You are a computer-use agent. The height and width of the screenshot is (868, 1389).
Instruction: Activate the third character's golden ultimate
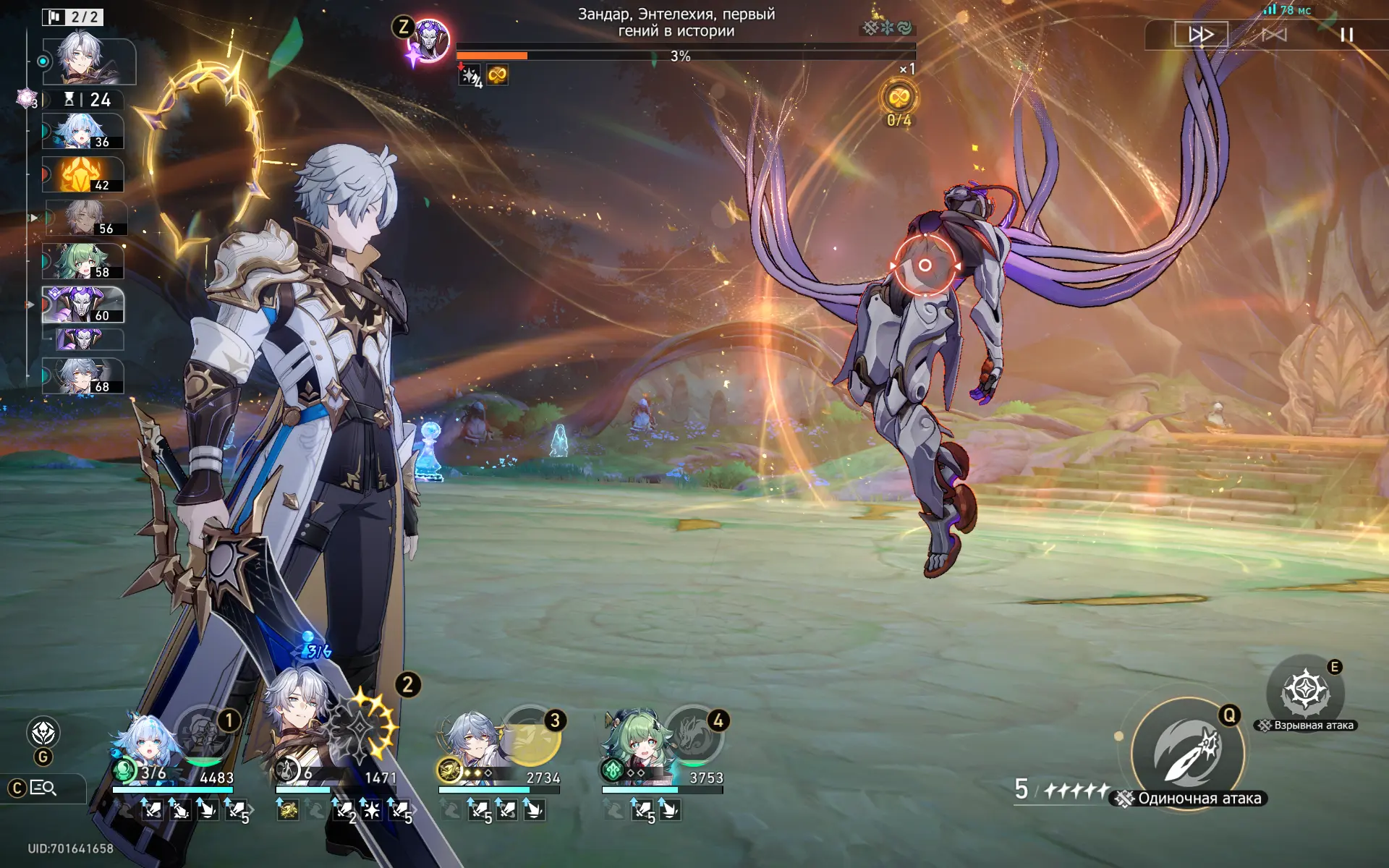[x=530, y=735]
